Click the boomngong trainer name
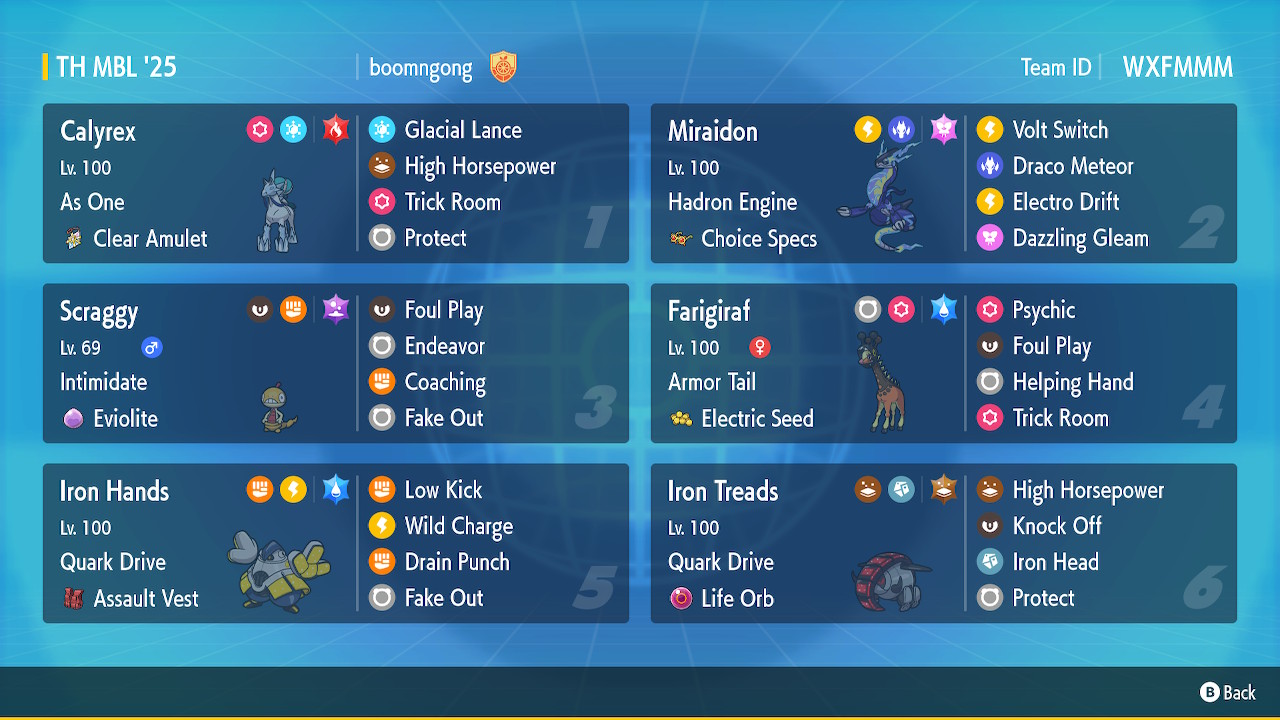The width and height of the screenshot is (1280, 720). 420,68
